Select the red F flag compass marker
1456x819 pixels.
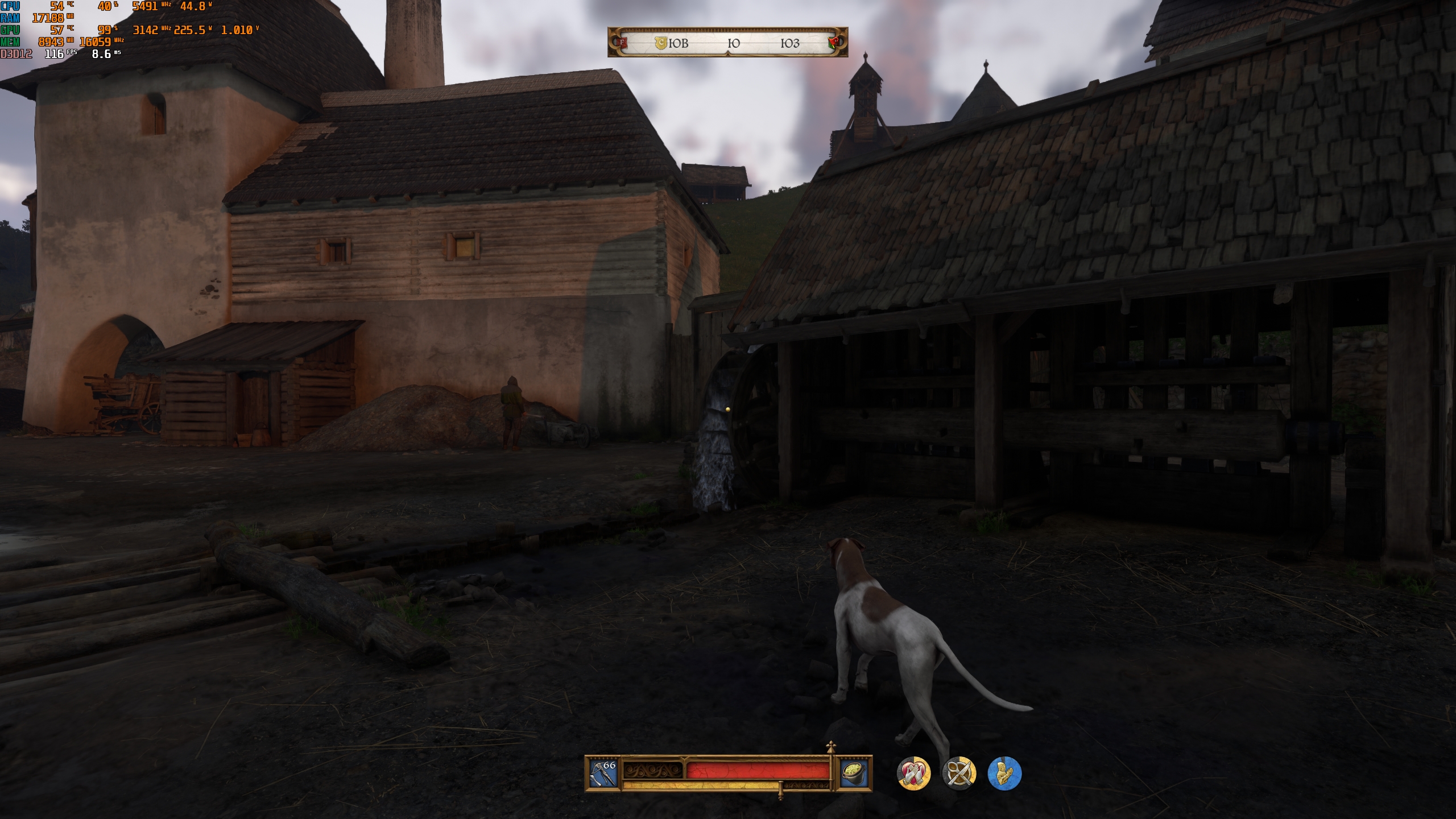click(623, 42)
